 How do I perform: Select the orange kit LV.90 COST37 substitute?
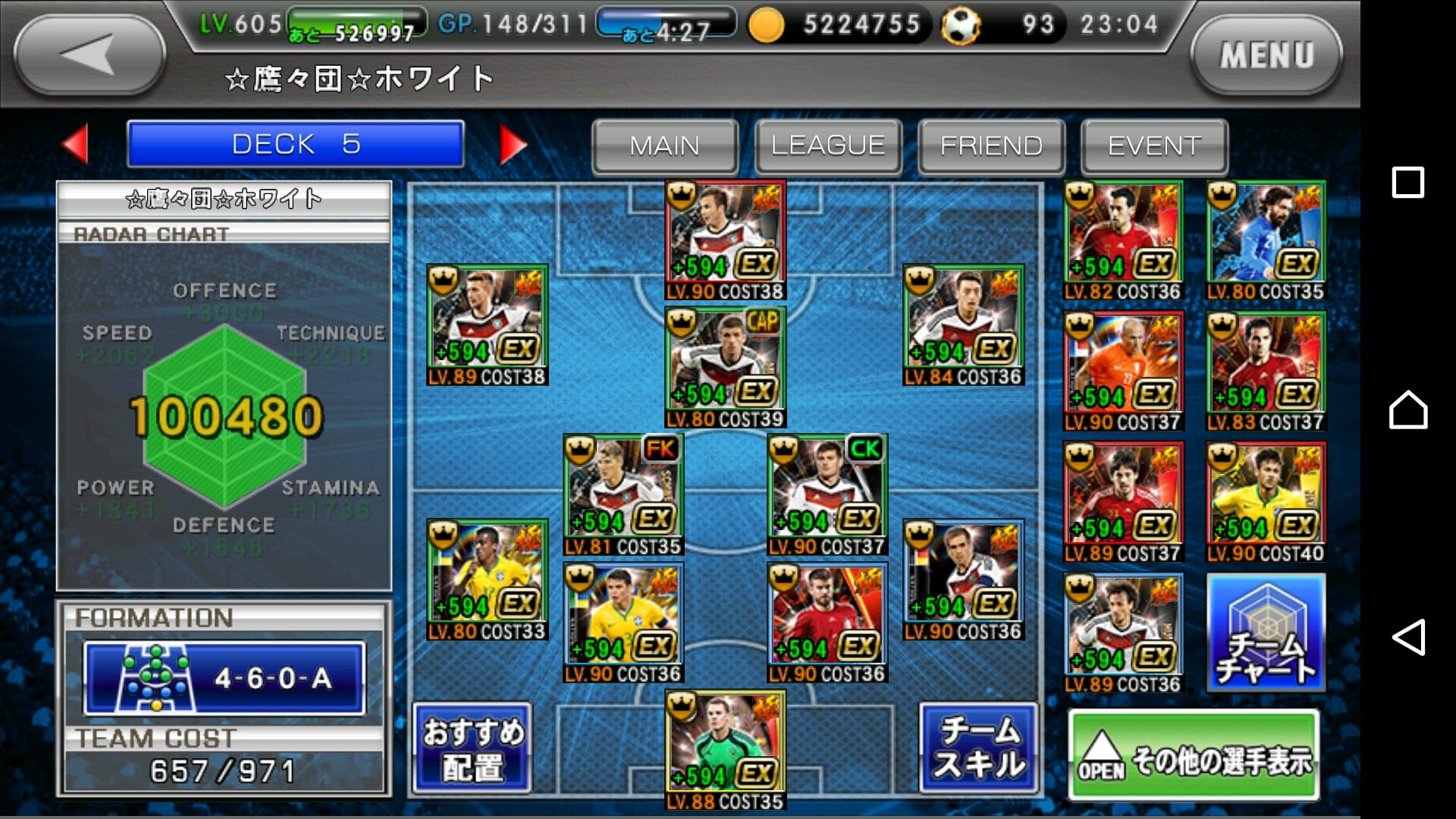pyautogui.click(x=1122, y=371)
